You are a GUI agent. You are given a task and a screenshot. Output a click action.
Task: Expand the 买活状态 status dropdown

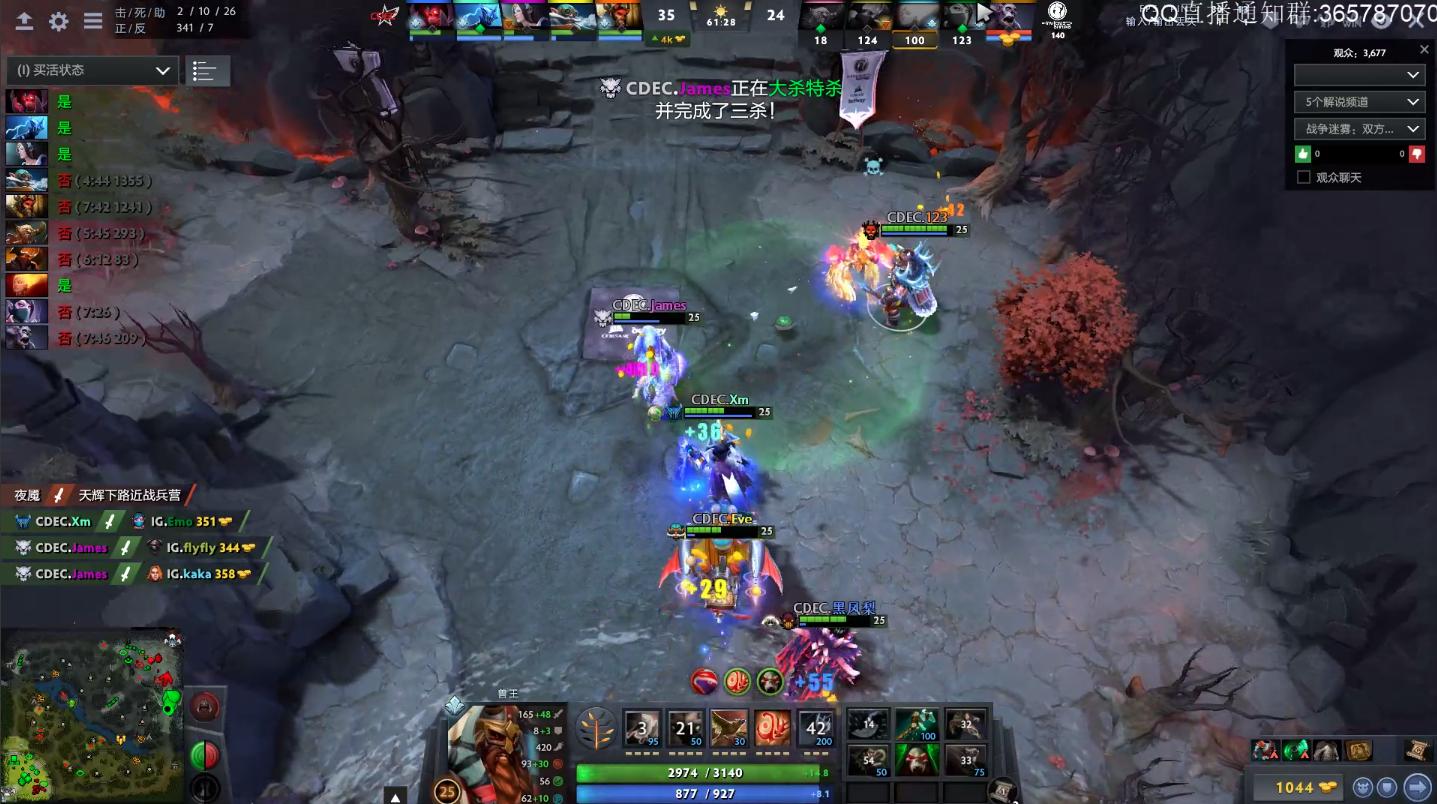pyautogui.click(x=90, y=70)
